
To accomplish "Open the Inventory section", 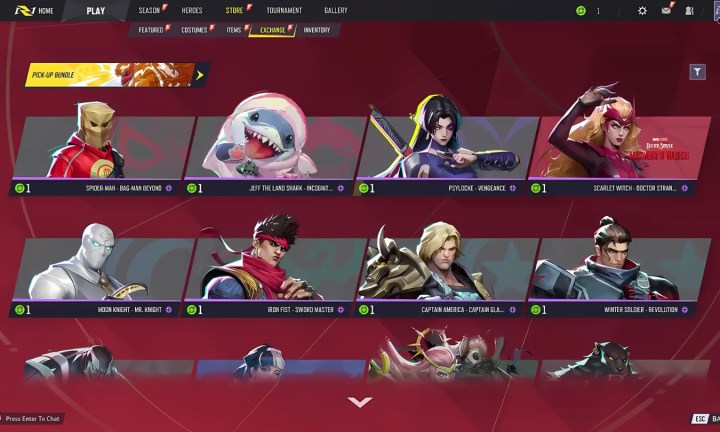I will tap(317, 30).
